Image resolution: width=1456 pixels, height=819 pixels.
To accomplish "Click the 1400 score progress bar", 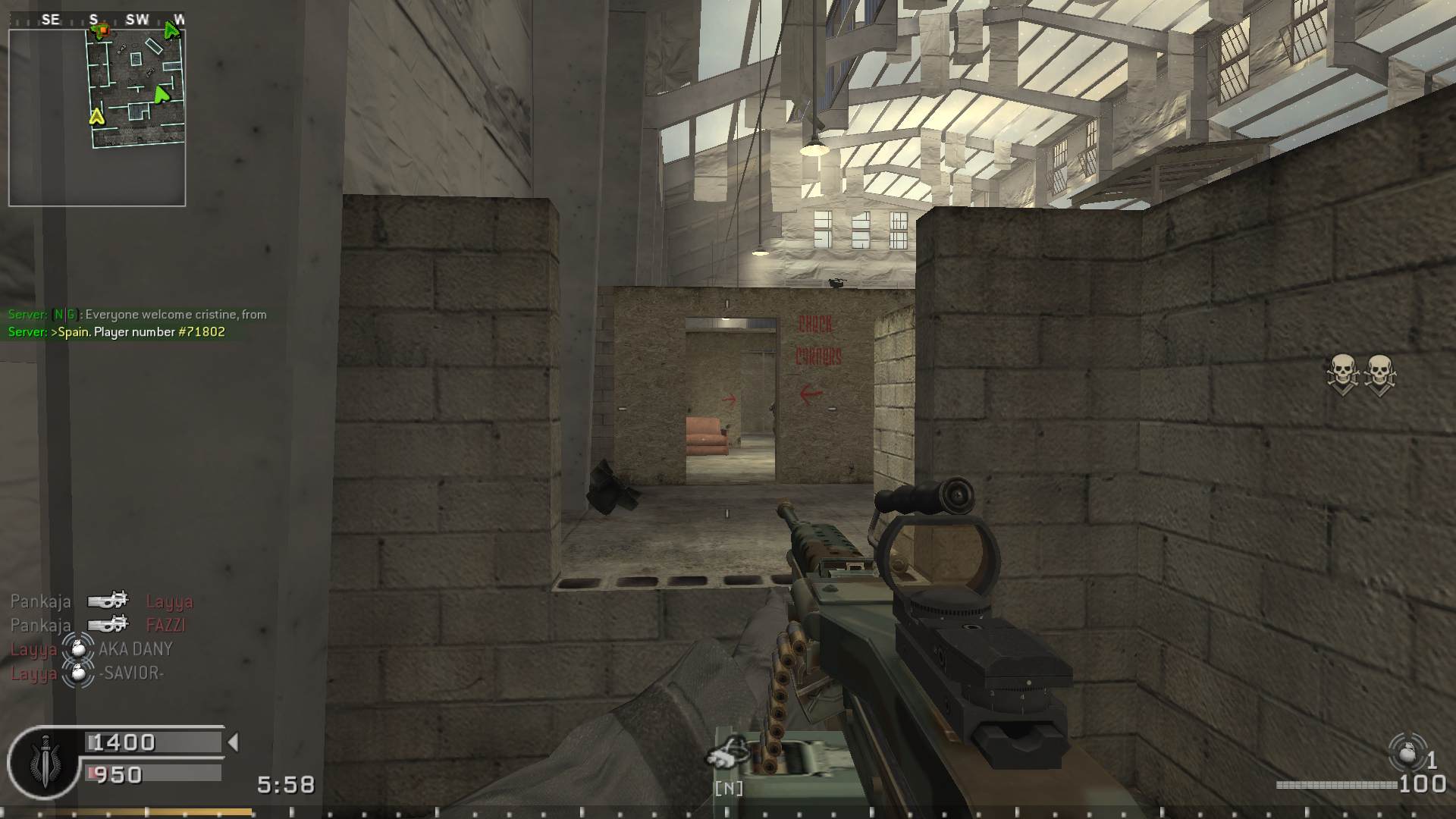I will 152,742.
